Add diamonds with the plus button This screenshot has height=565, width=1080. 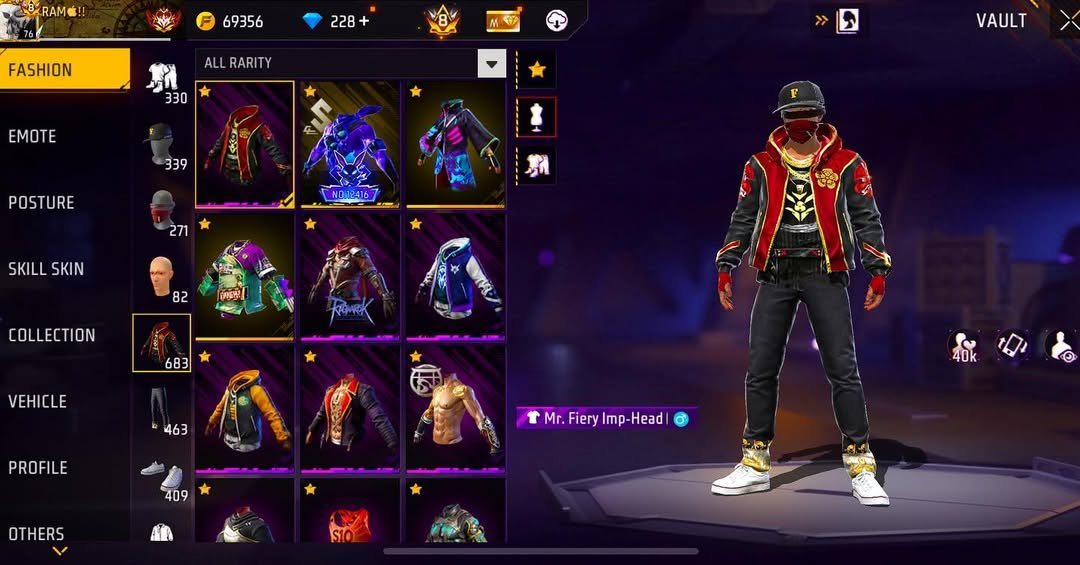(363, 21)
